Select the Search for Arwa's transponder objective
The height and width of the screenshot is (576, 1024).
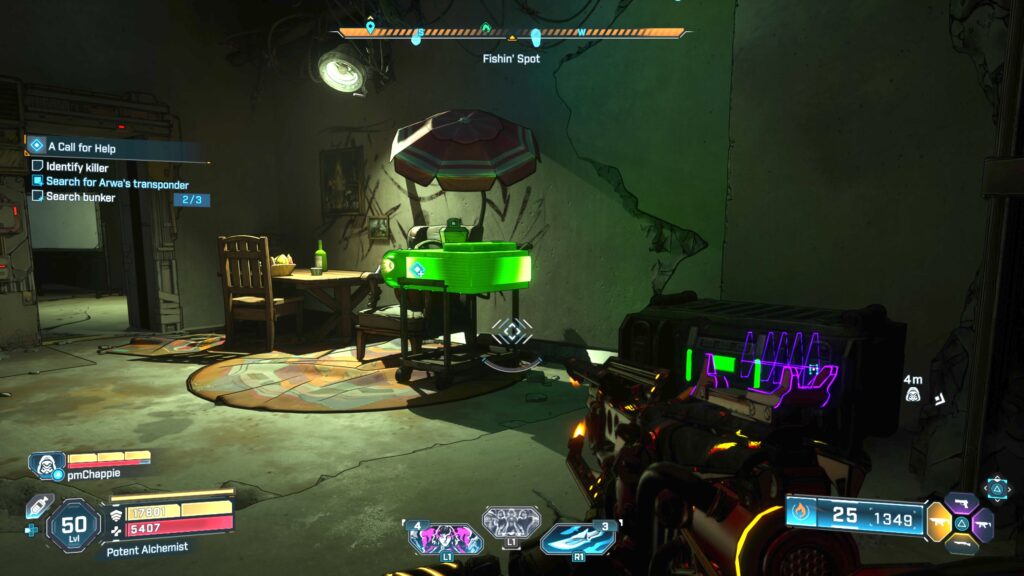(116, 182)
